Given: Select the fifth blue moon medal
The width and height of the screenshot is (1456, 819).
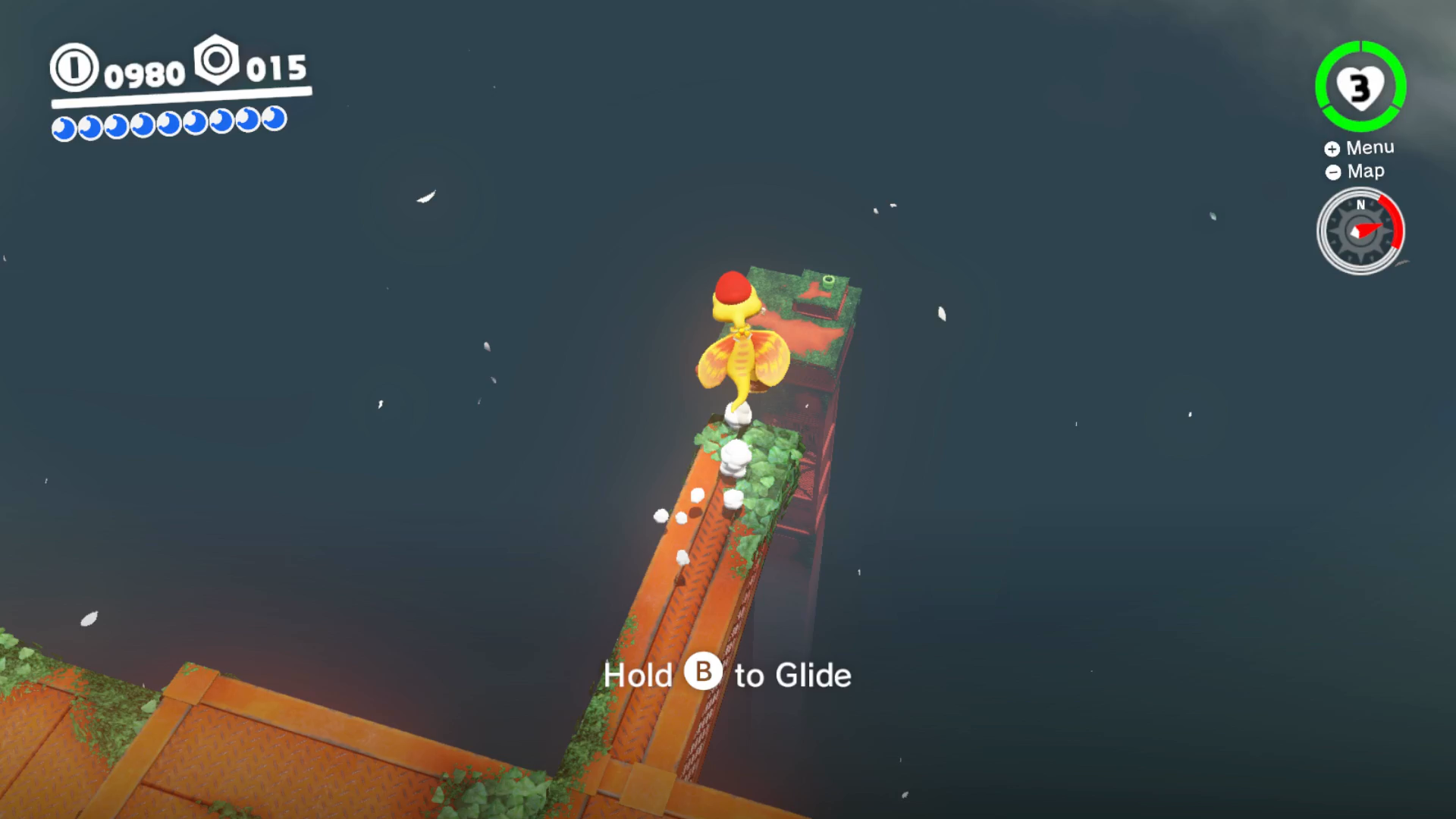Looking at the screenshot, I should pos(168,123).
